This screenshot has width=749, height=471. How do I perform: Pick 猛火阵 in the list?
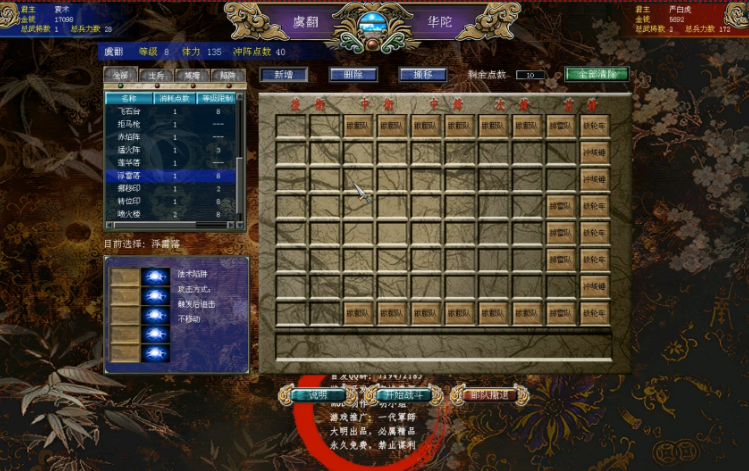(130, 150)
